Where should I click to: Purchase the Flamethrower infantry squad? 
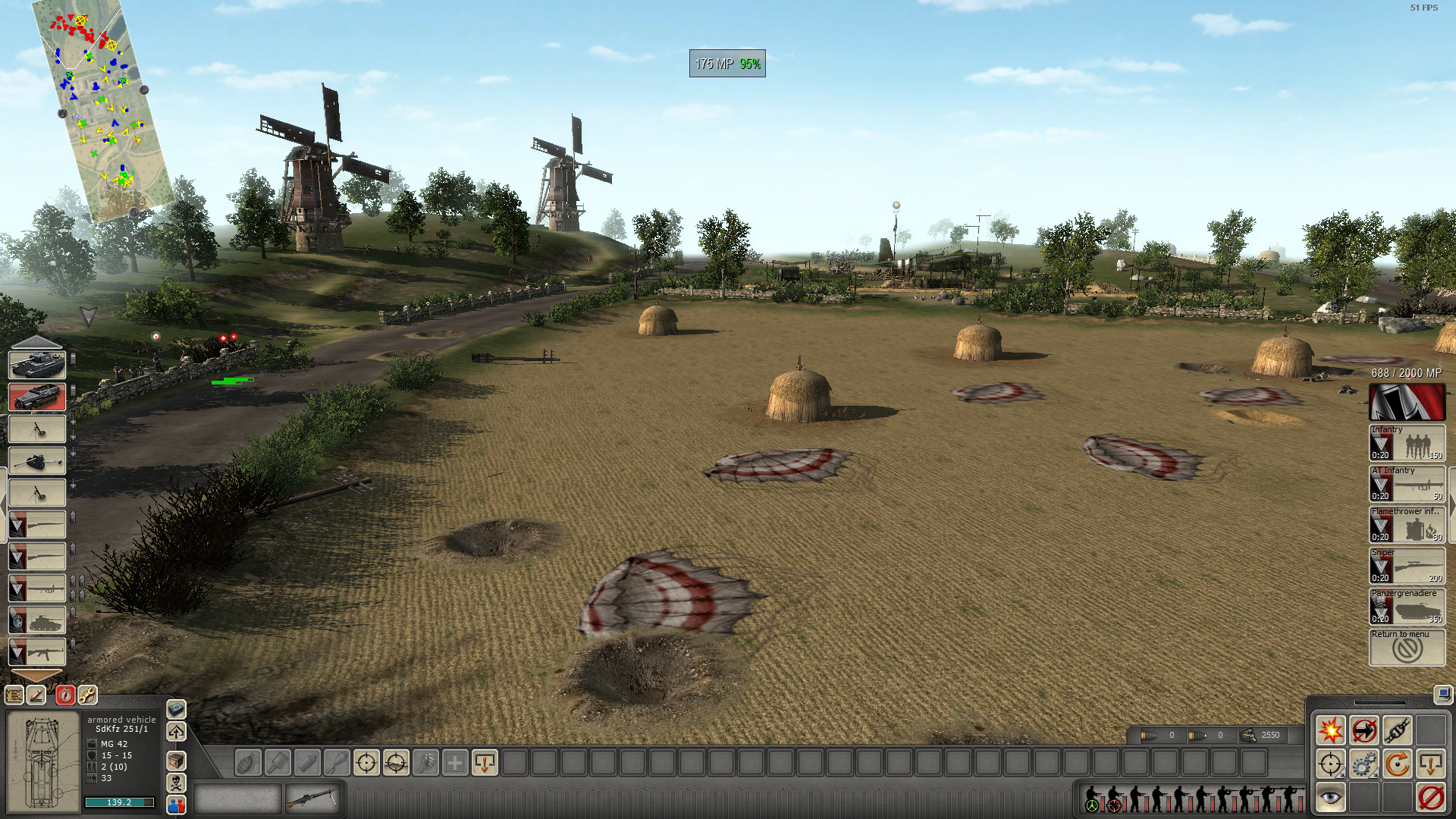[1407, 525]
